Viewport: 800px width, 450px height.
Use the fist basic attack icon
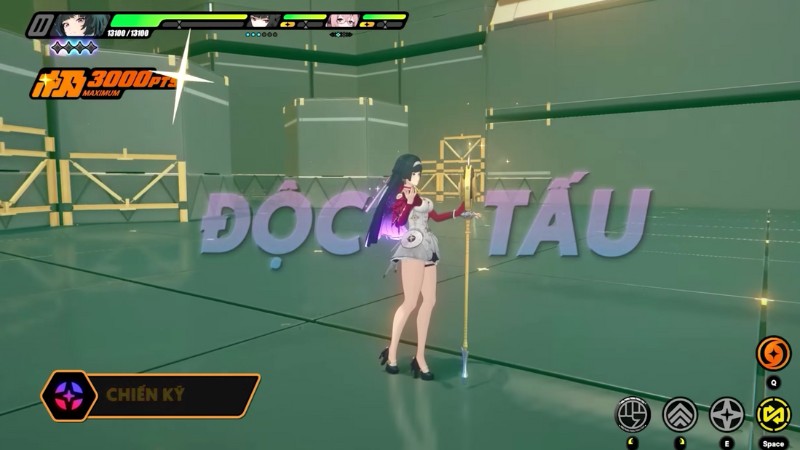coord(633,413)
